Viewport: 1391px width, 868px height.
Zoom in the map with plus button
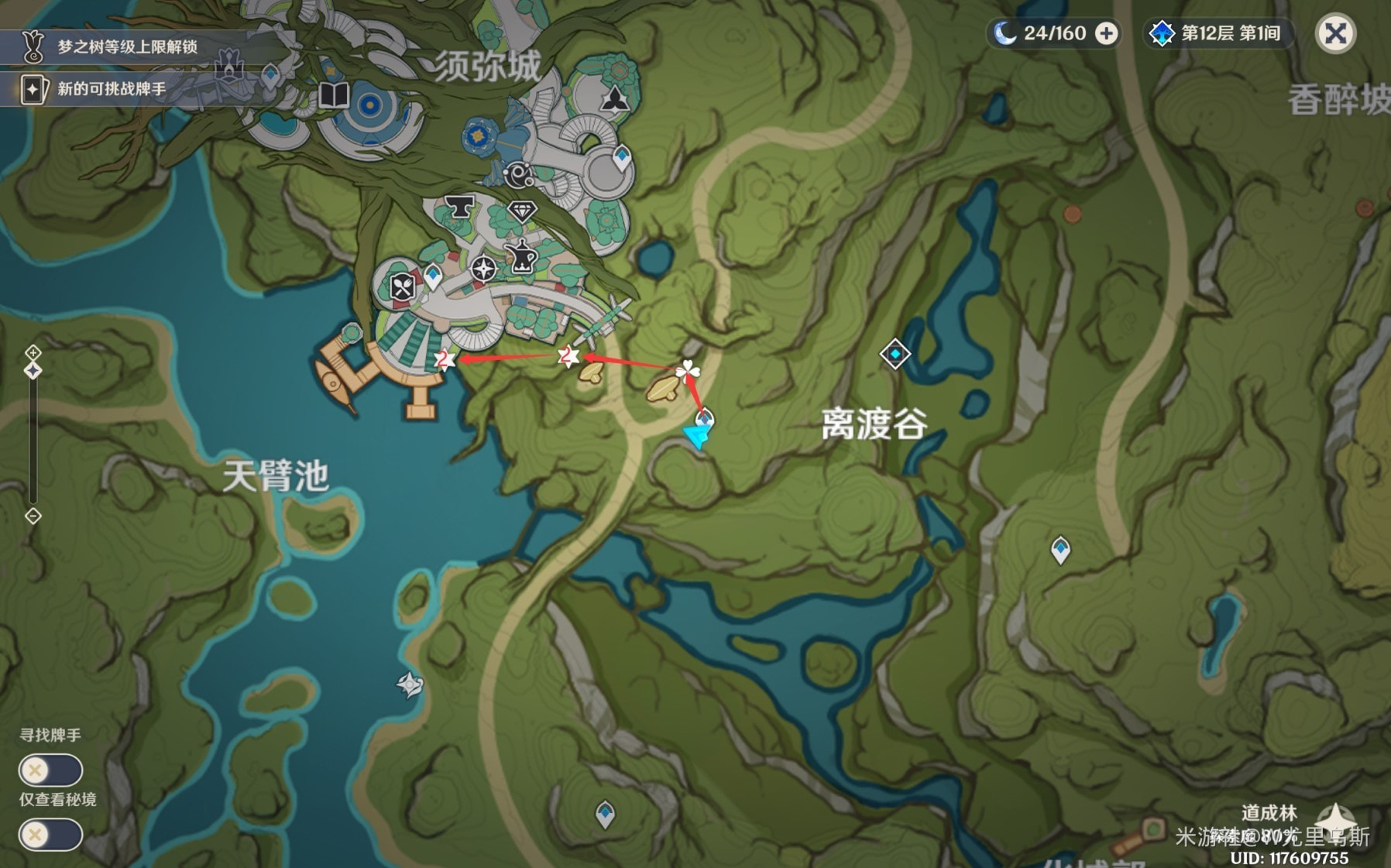coord(33,353)
